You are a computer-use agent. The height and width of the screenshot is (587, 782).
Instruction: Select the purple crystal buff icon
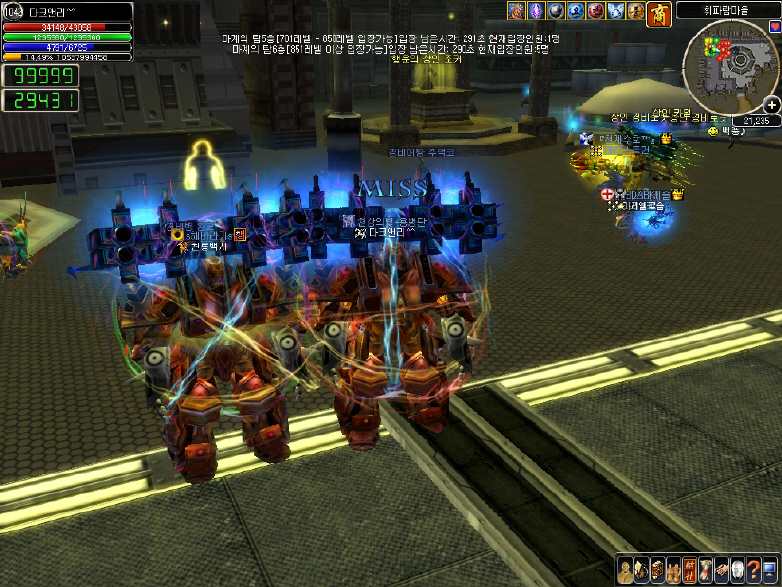[534, 12]
